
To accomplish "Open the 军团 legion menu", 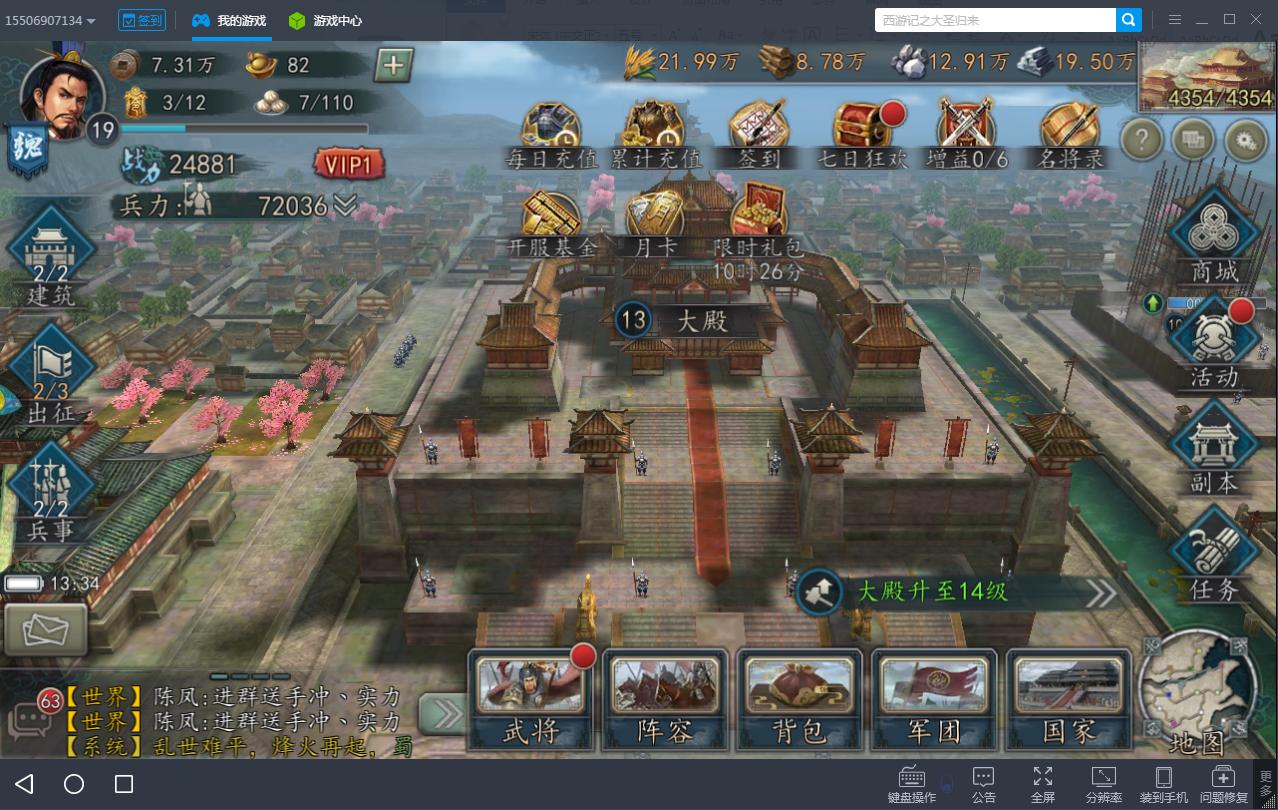I will (934, 699).
